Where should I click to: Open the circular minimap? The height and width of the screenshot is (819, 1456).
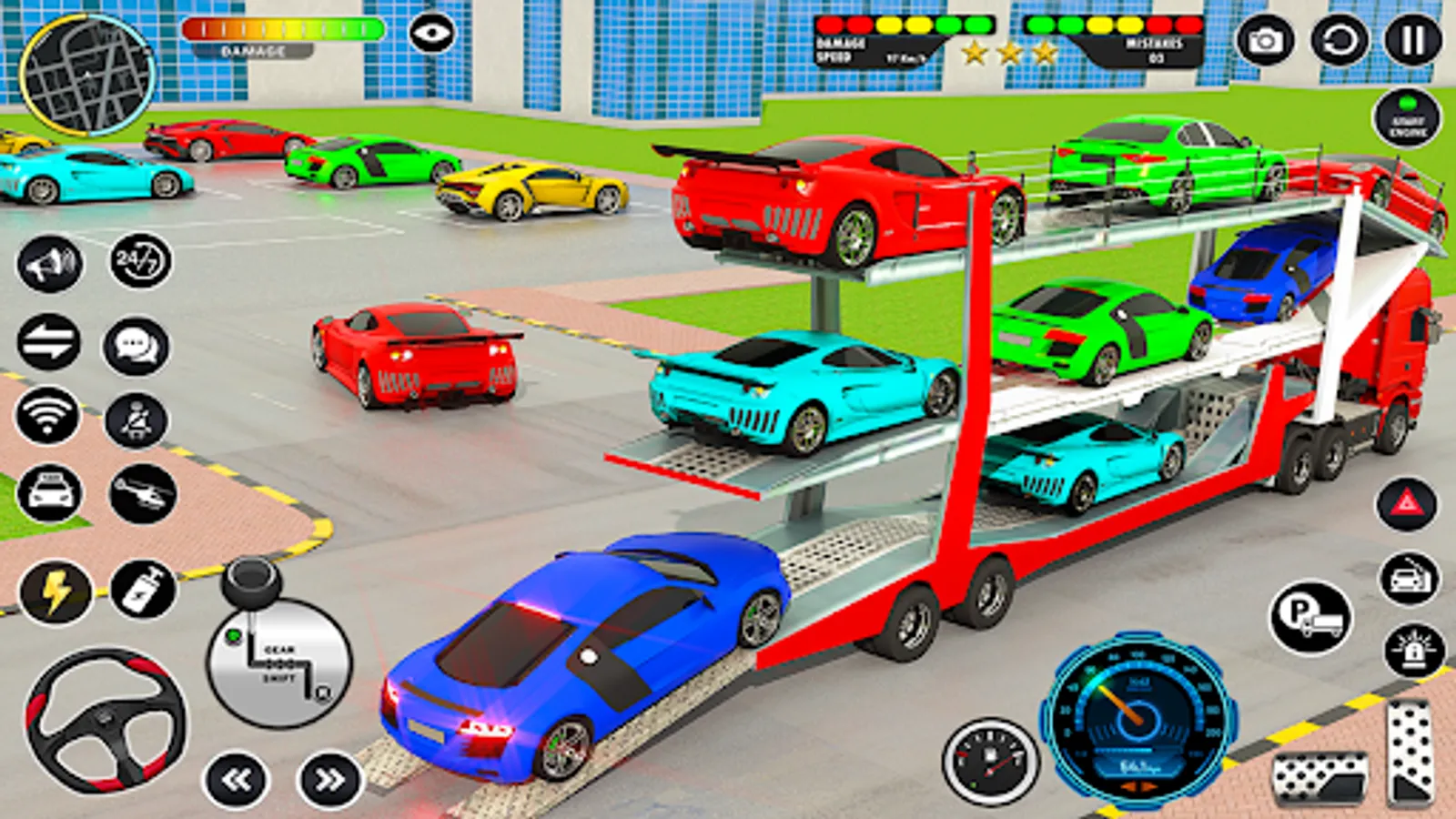[x=86, y=75]
